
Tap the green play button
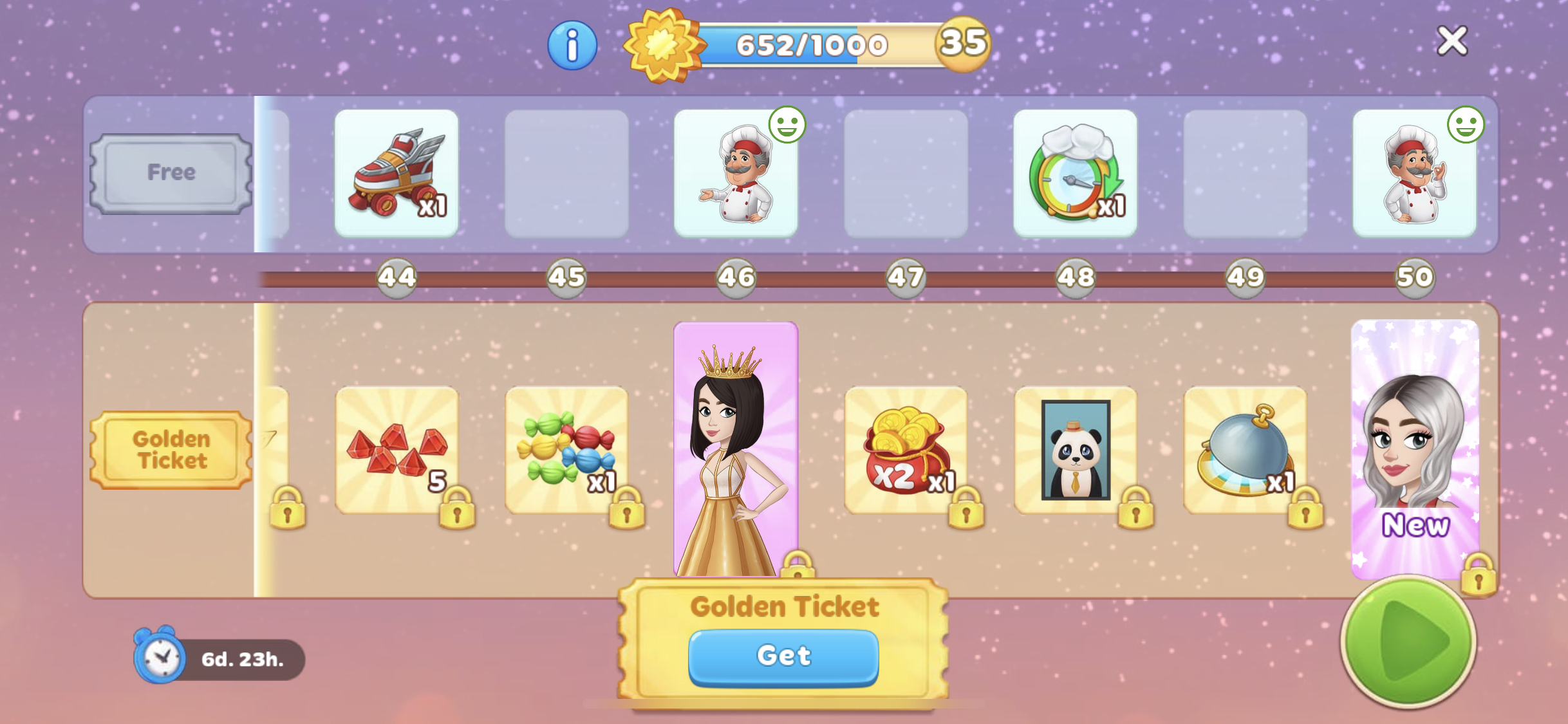pos(1408,640)
